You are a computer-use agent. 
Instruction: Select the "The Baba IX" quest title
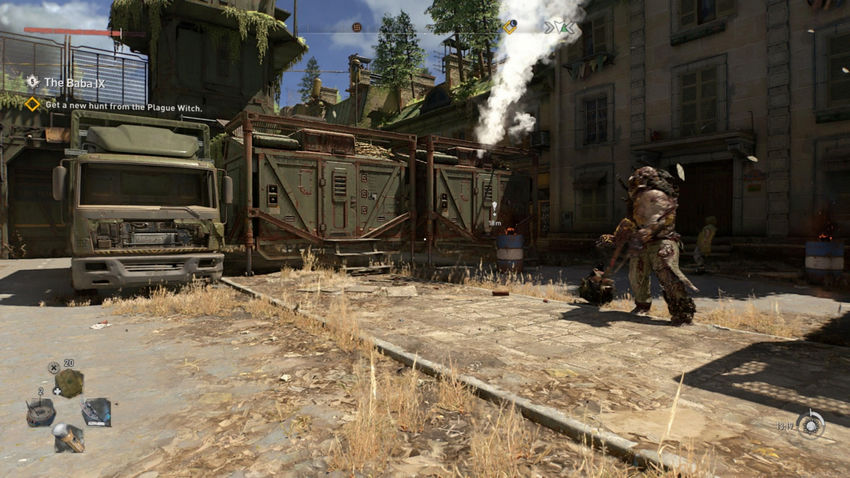75,82
